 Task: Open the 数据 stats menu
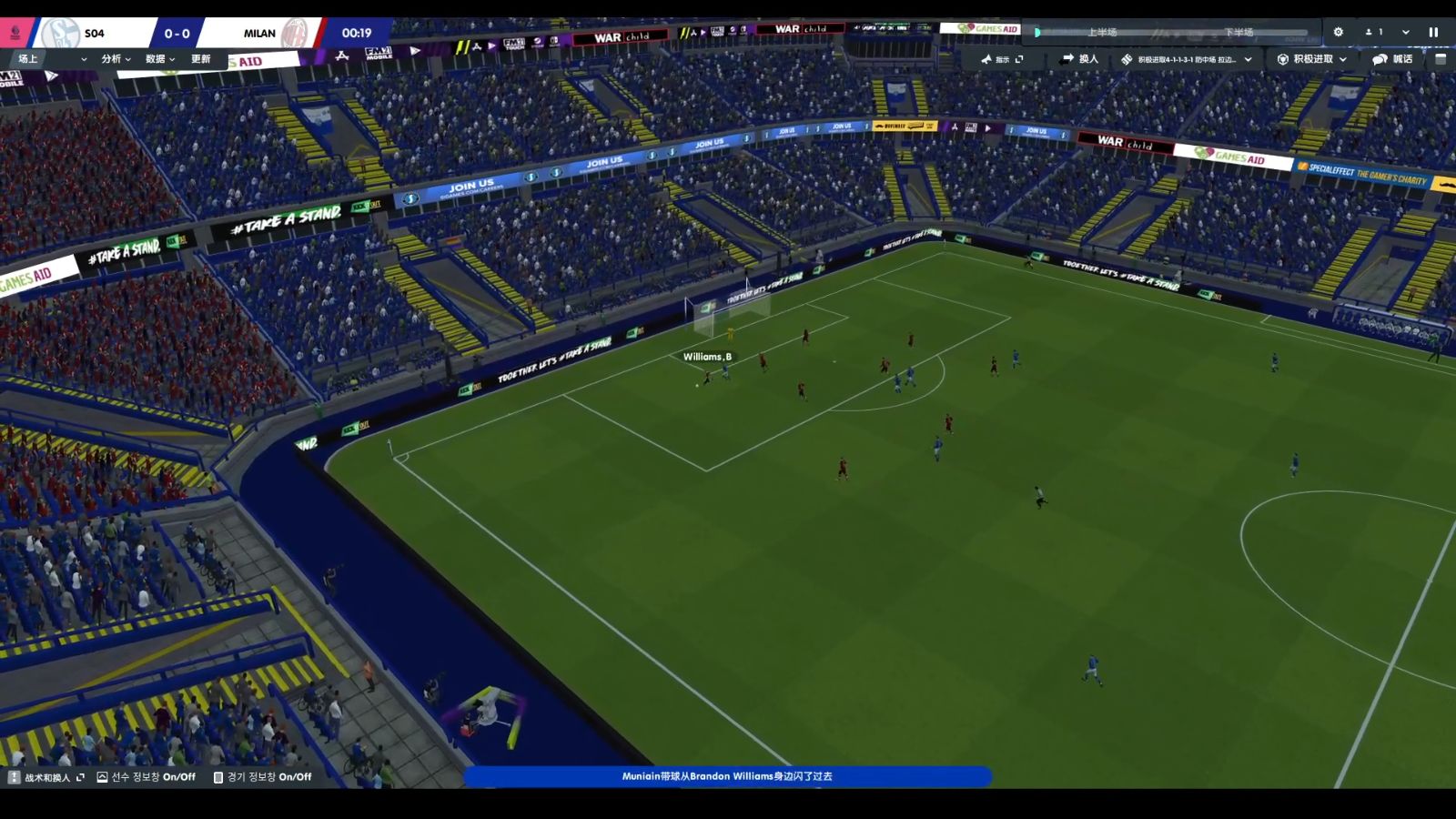(x=160, y=59)
